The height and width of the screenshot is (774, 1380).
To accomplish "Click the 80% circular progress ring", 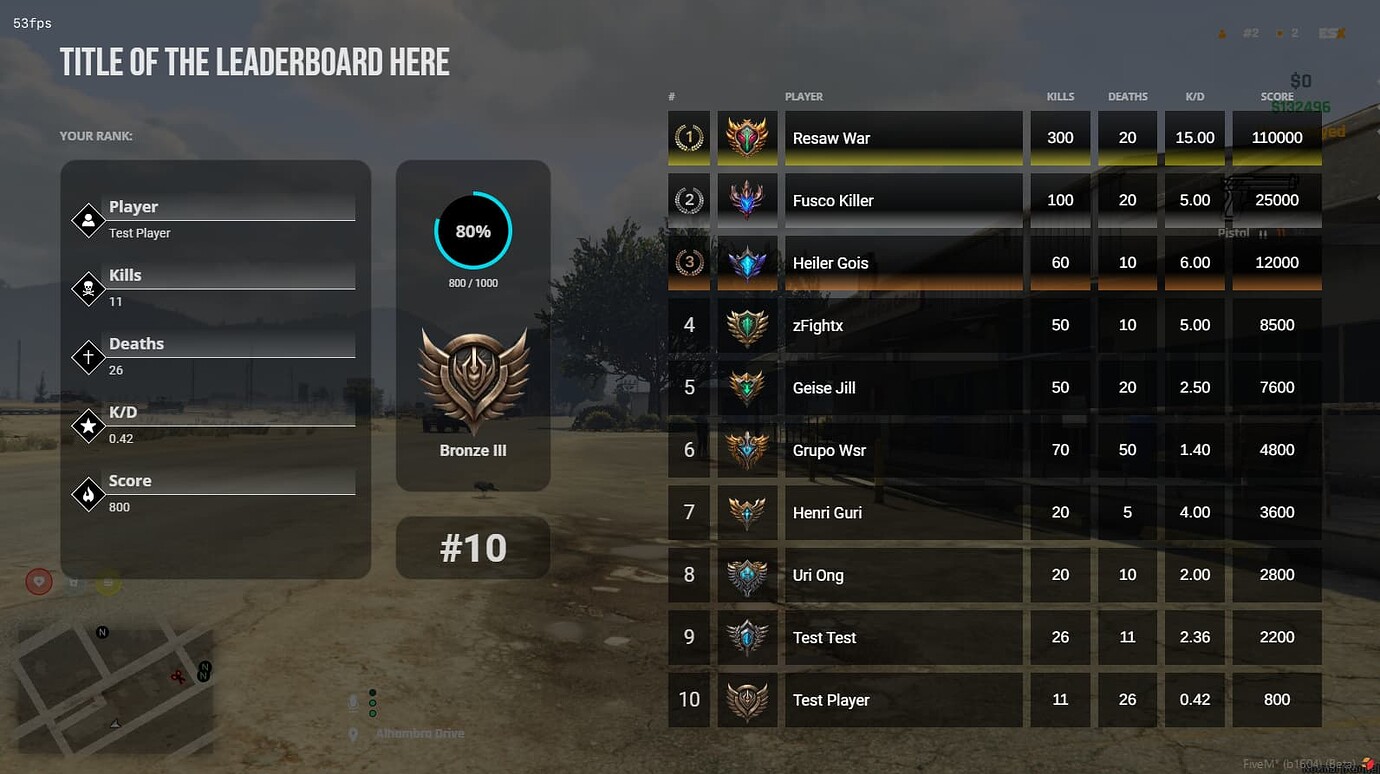I will pyautogui.click(x=473, y=231).
